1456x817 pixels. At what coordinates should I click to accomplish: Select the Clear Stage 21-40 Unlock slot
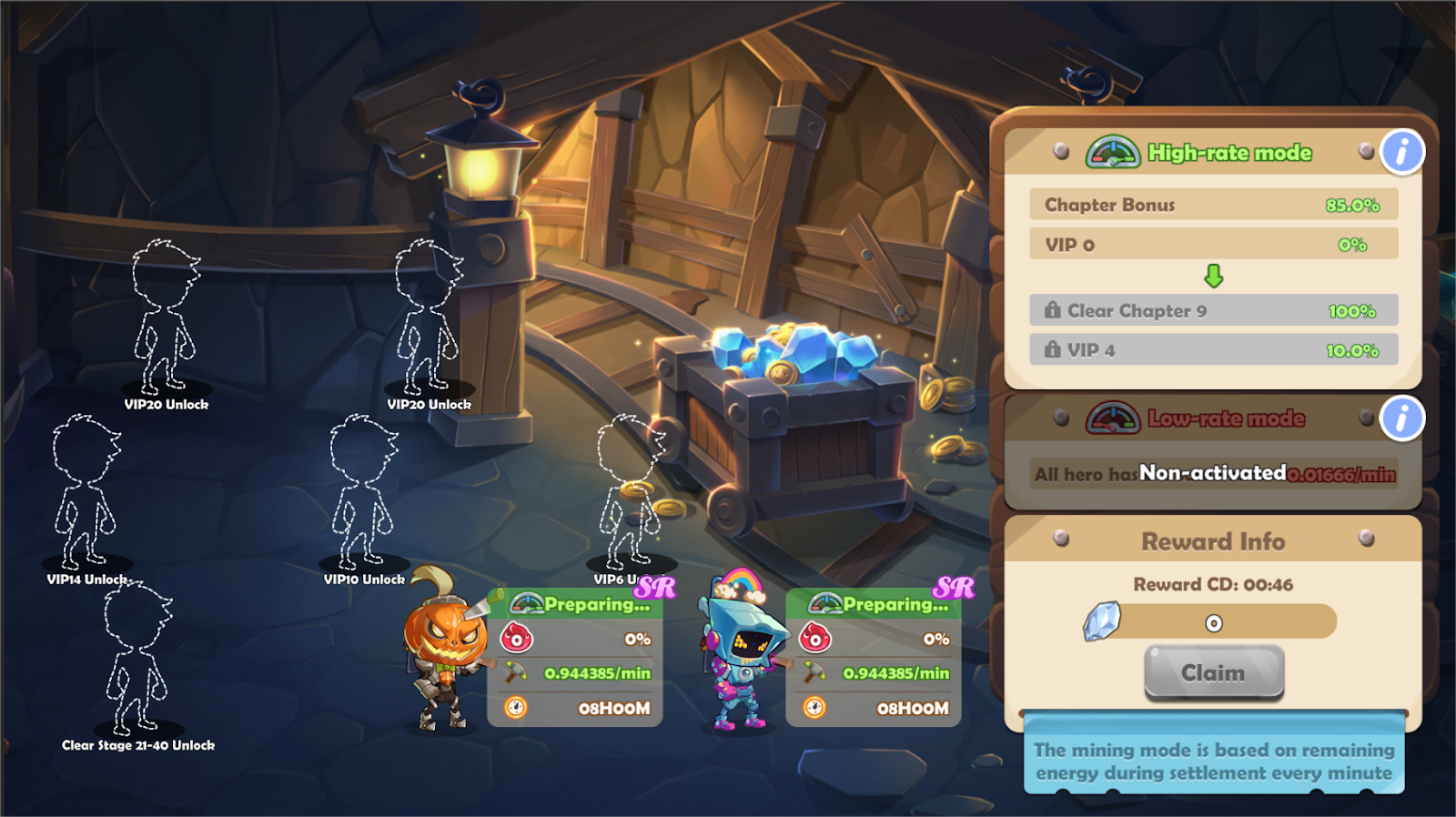(x=137, y=664)
